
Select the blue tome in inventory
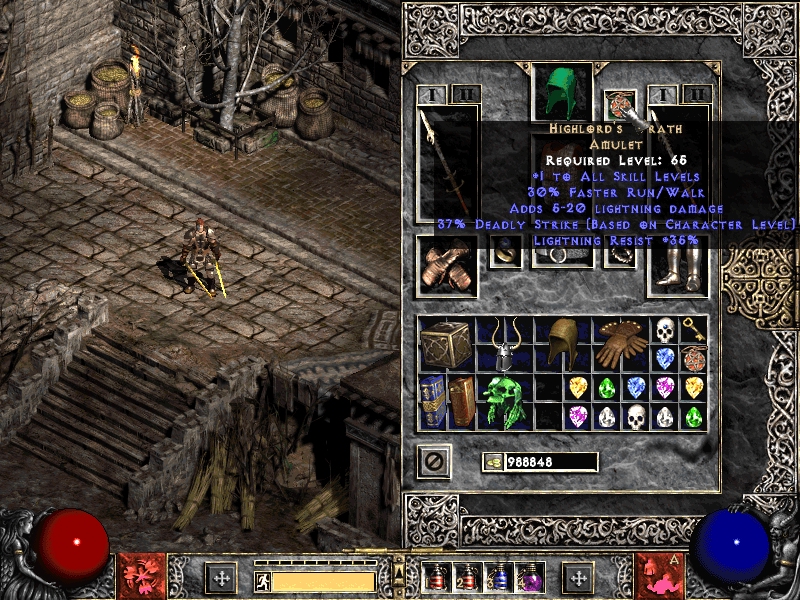pos(433,401)
